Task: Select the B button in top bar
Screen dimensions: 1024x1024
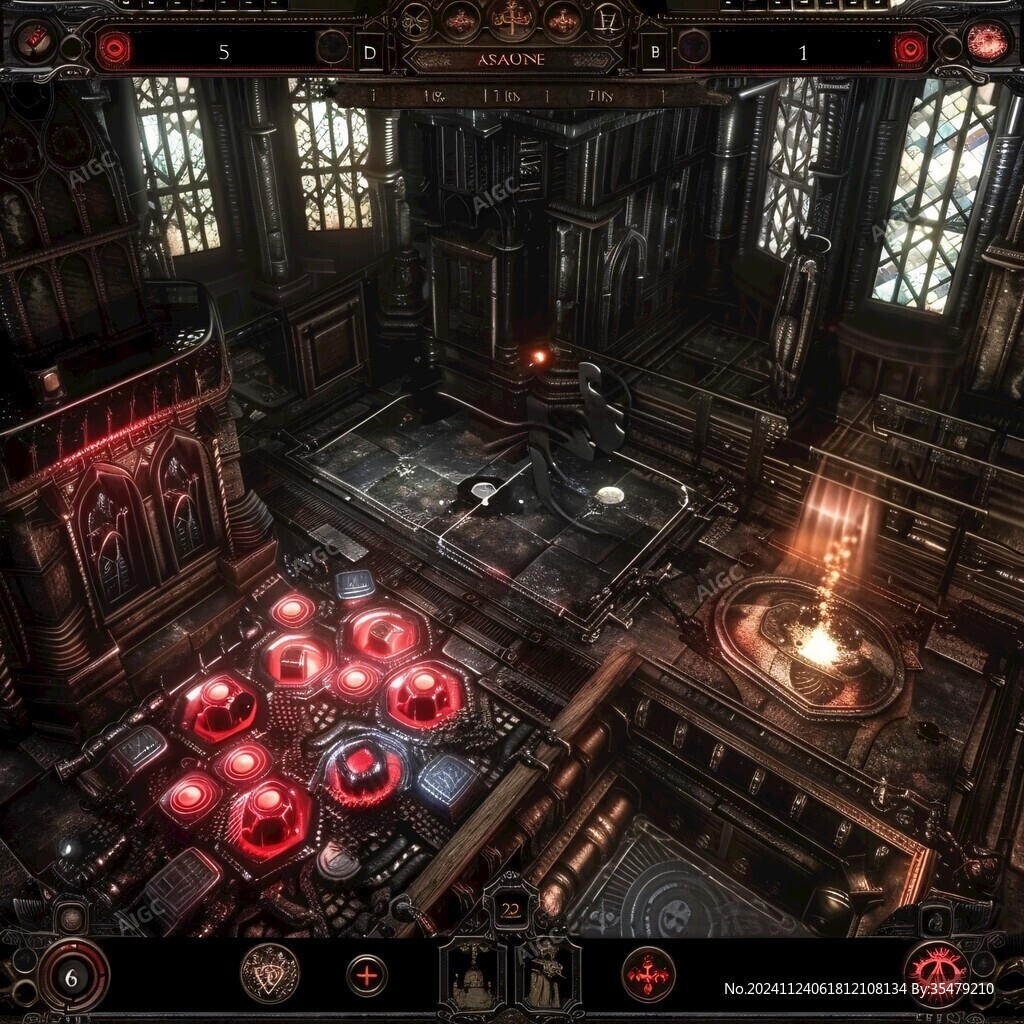Action: point(654,52)
